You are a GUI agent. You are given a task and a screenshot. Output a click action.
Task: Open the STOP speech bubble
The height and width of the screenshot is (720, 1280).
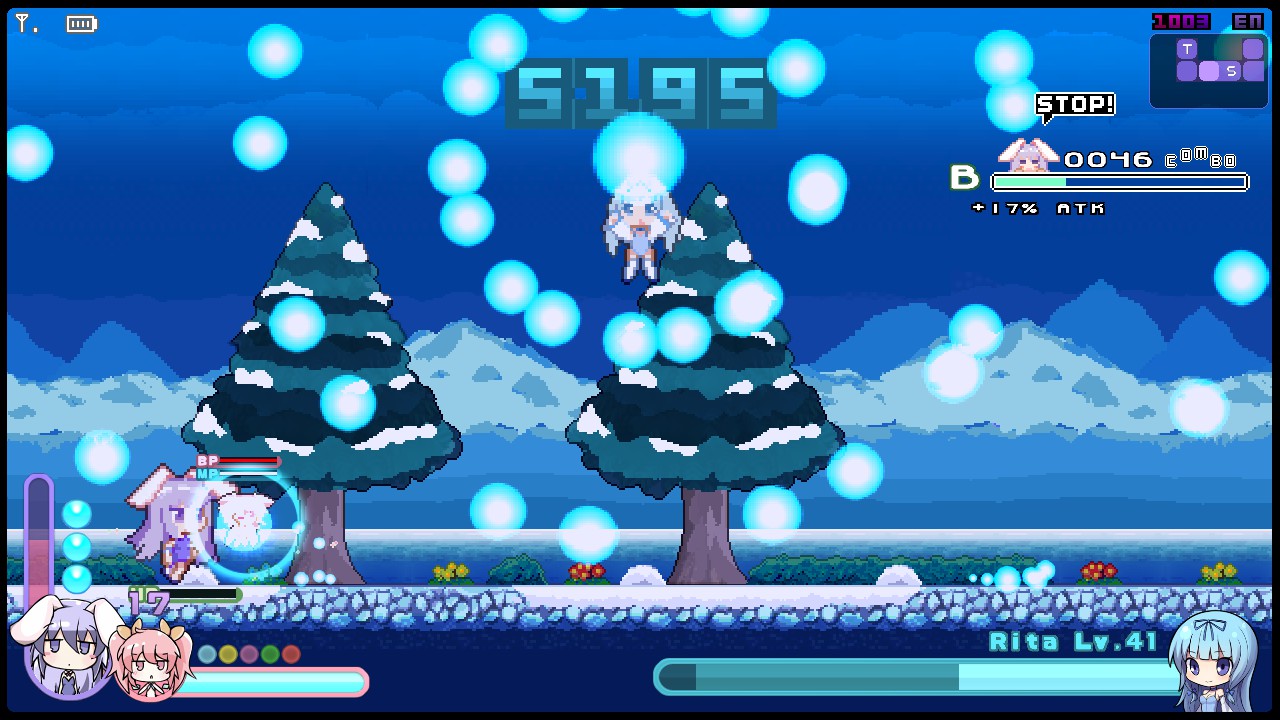1074,103
